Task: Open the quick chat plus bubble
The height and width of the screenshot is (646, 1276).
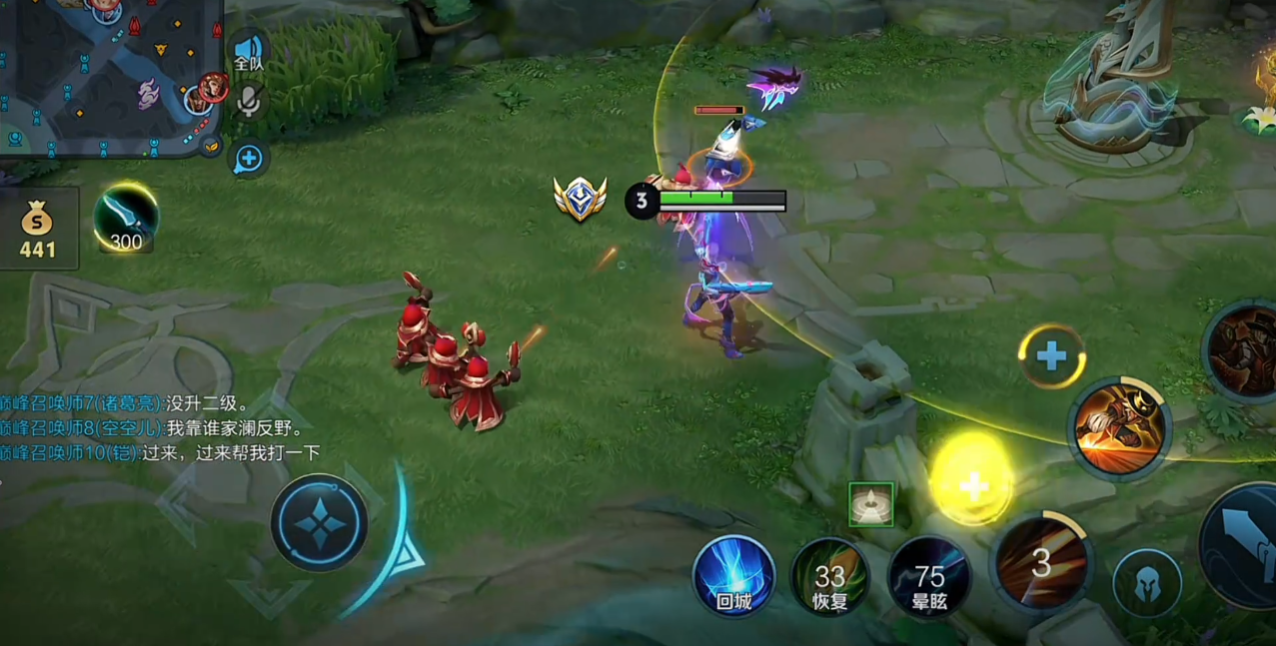Action: (x=248, y=158)
